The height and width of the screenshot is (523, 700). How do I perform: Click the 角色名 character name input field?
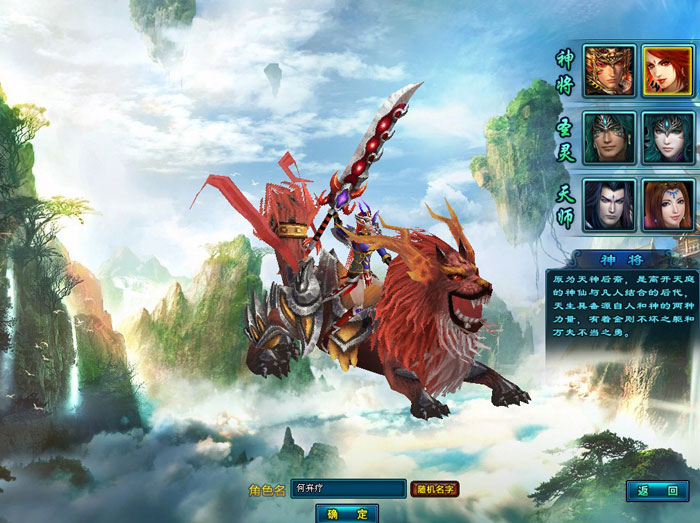(342, 489)
